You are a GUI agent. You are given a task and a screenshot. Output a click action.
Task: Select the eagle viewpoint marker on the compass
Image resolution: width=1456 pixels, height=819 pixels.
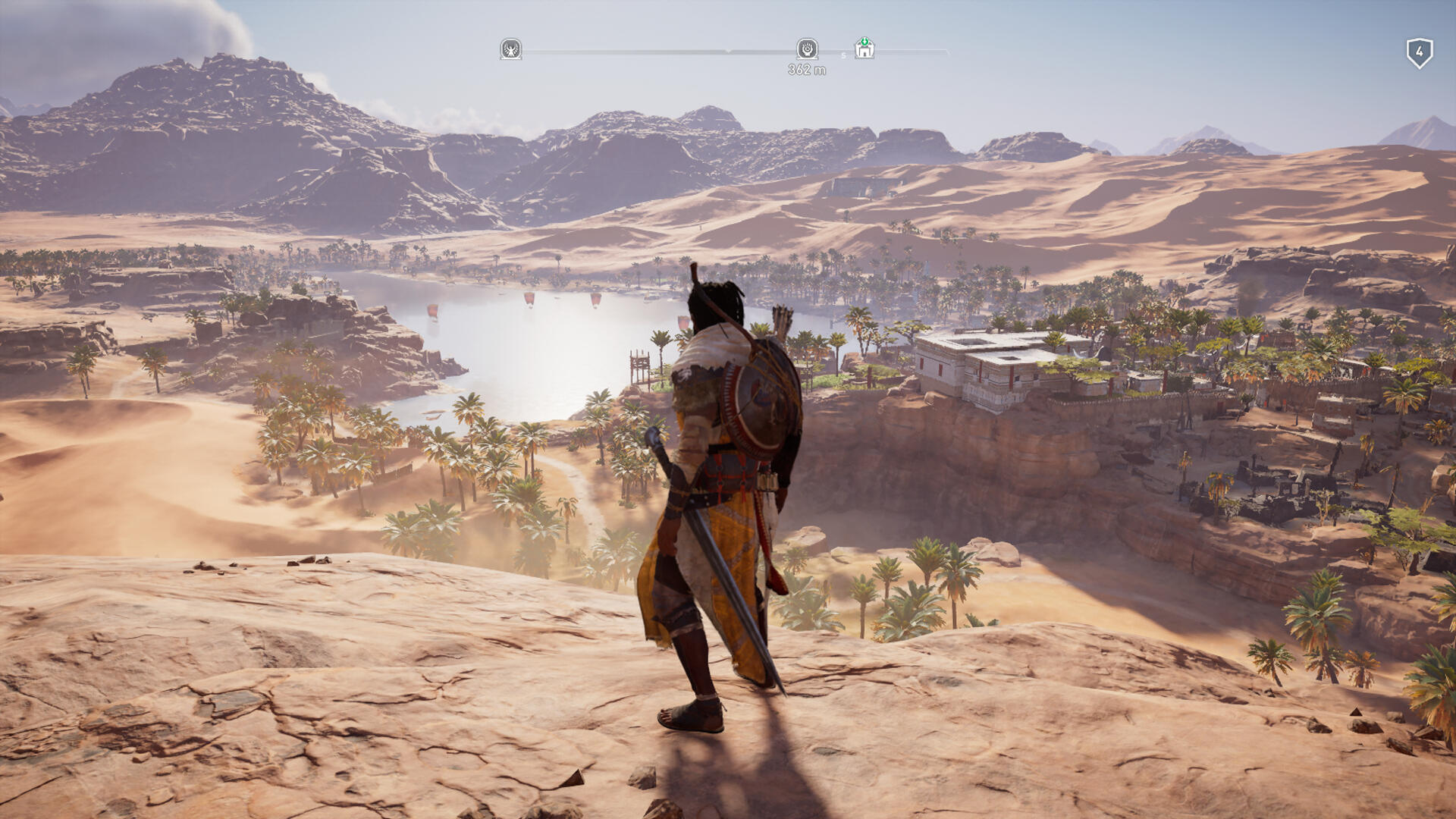[x=511, y=49]
